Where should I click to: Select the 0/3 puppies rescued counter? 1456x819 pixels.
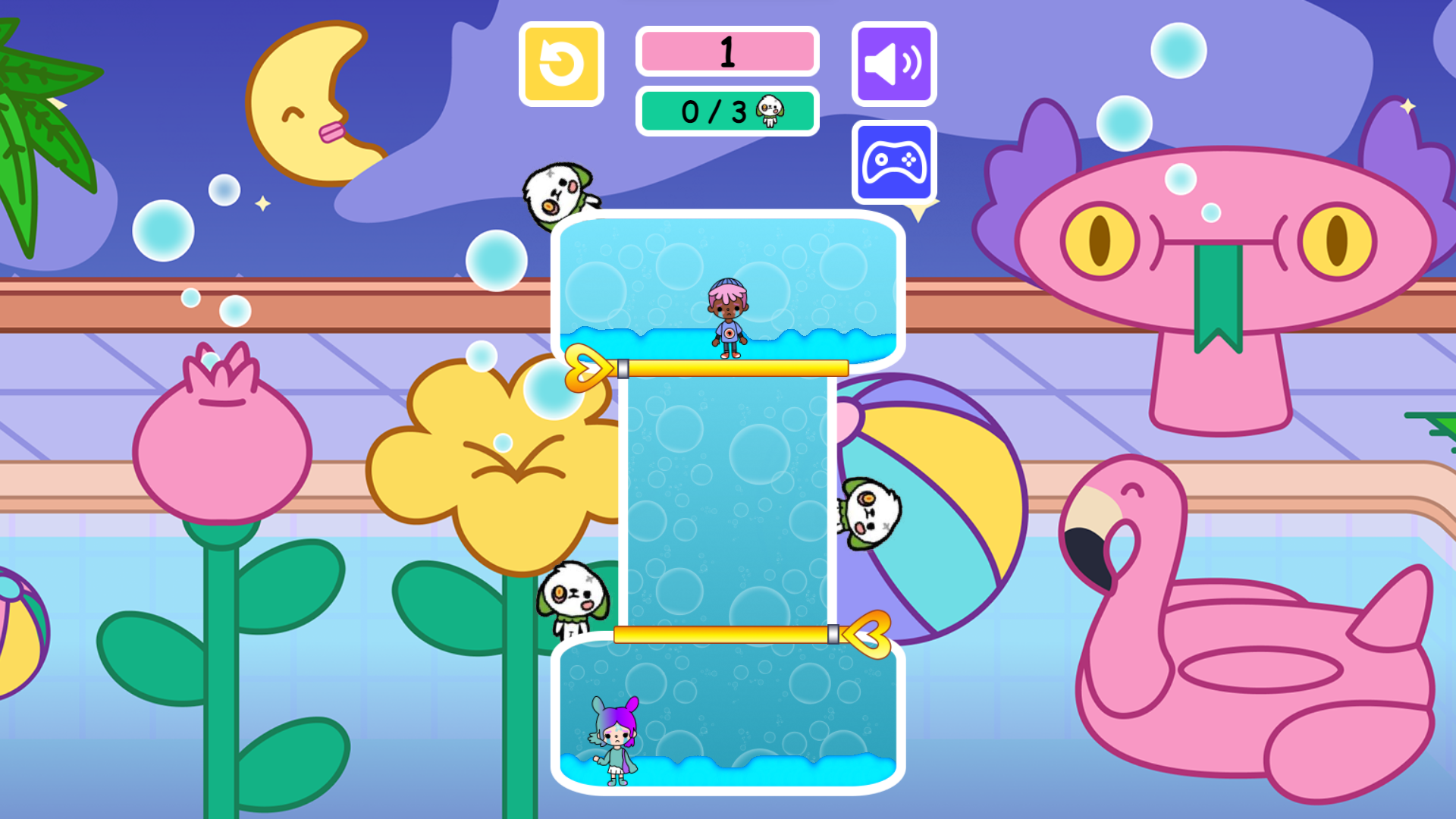pyautogui.click(x=727, y=112)
